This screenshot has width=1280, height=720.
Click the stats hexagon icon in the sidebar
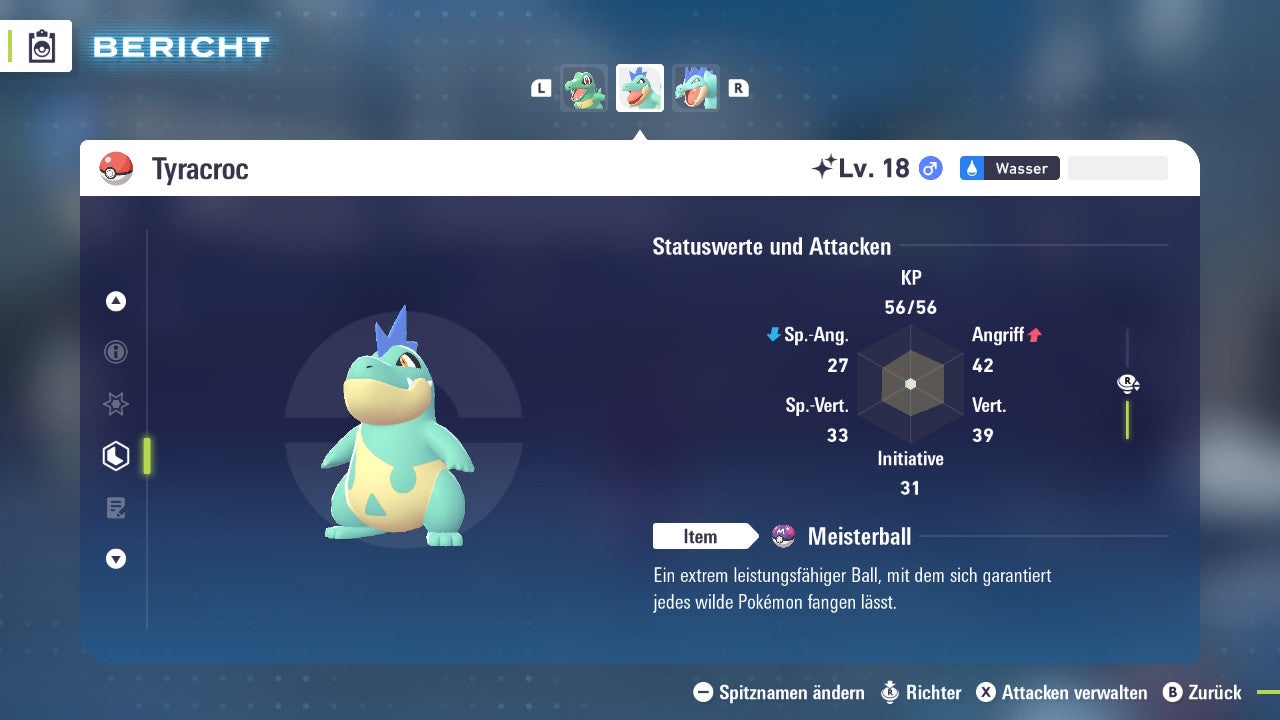[115, 455]
